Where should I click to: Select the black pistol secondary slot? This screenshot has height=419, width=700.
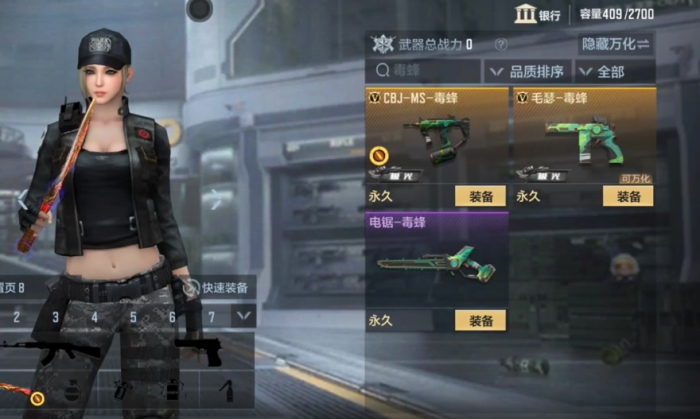(x=200, y=349)
